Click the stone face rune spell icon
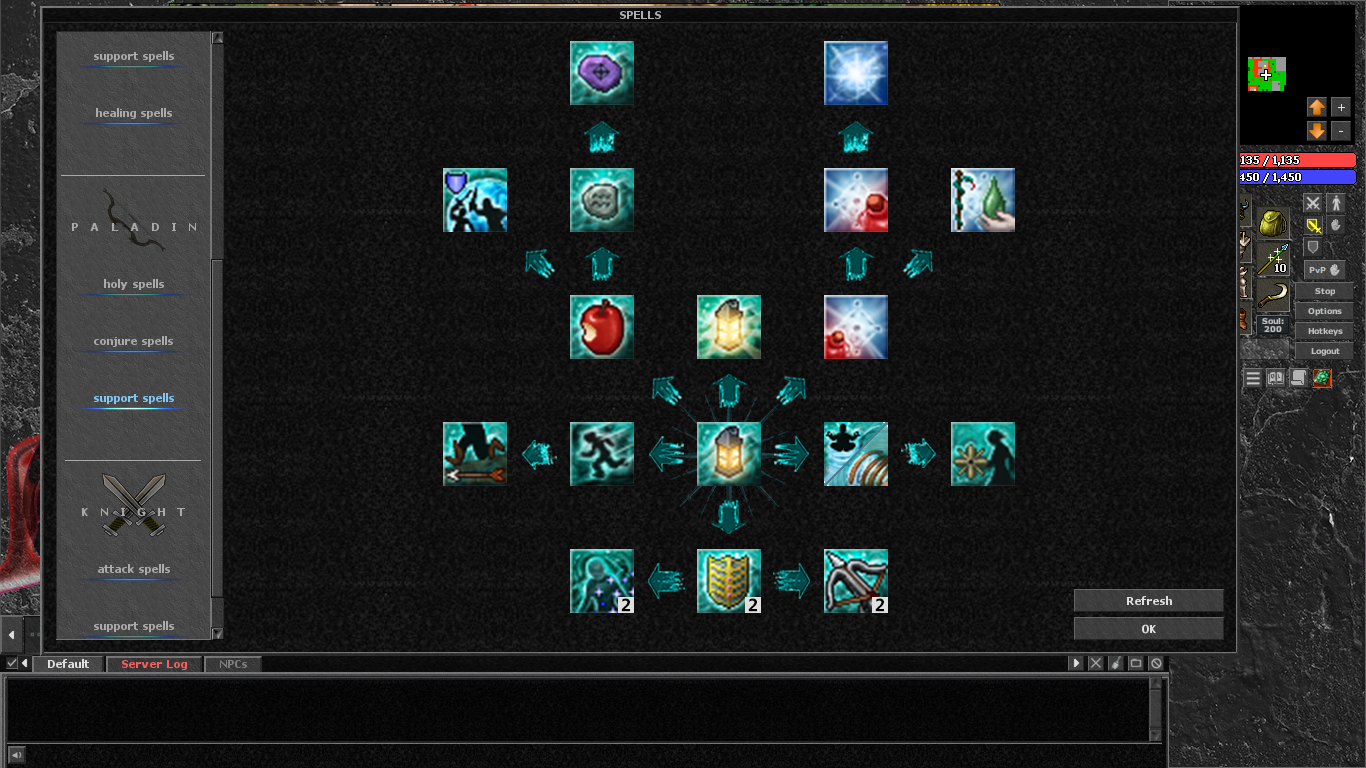This screenshot has height=768, width=1366. (x=601, y=199)
